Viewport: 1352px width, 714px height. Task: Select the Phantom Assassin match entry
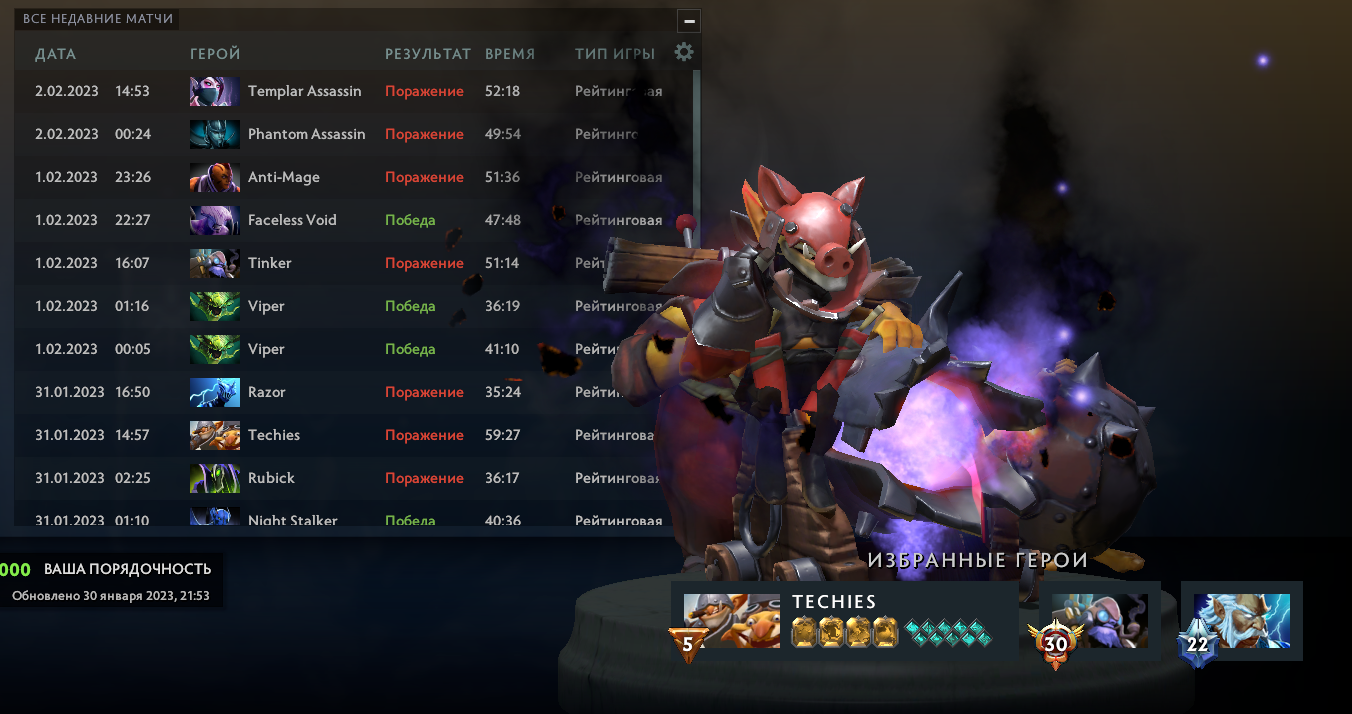[x=306, y=135]
